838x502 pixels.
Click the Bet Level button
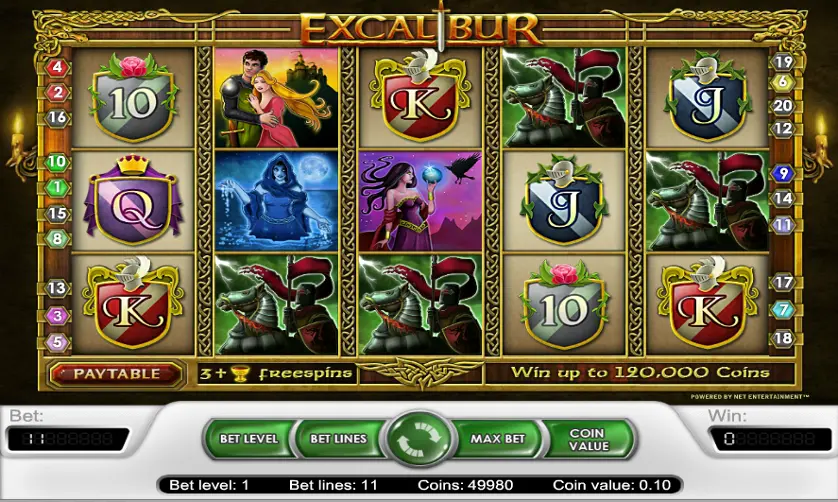[248, 438]
